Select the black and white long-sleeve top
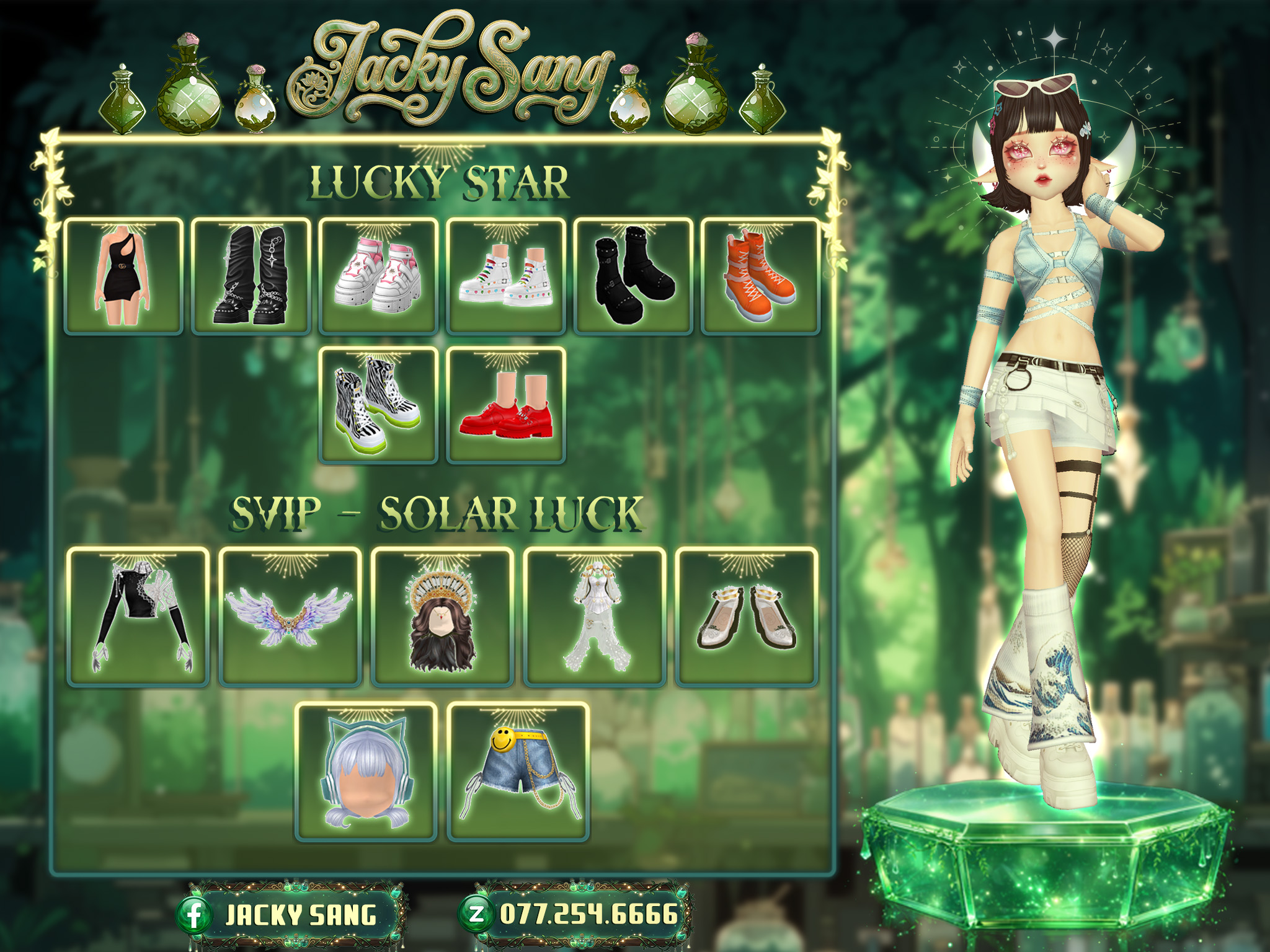This screenshot has height=952, width=1270. [138, 617]
